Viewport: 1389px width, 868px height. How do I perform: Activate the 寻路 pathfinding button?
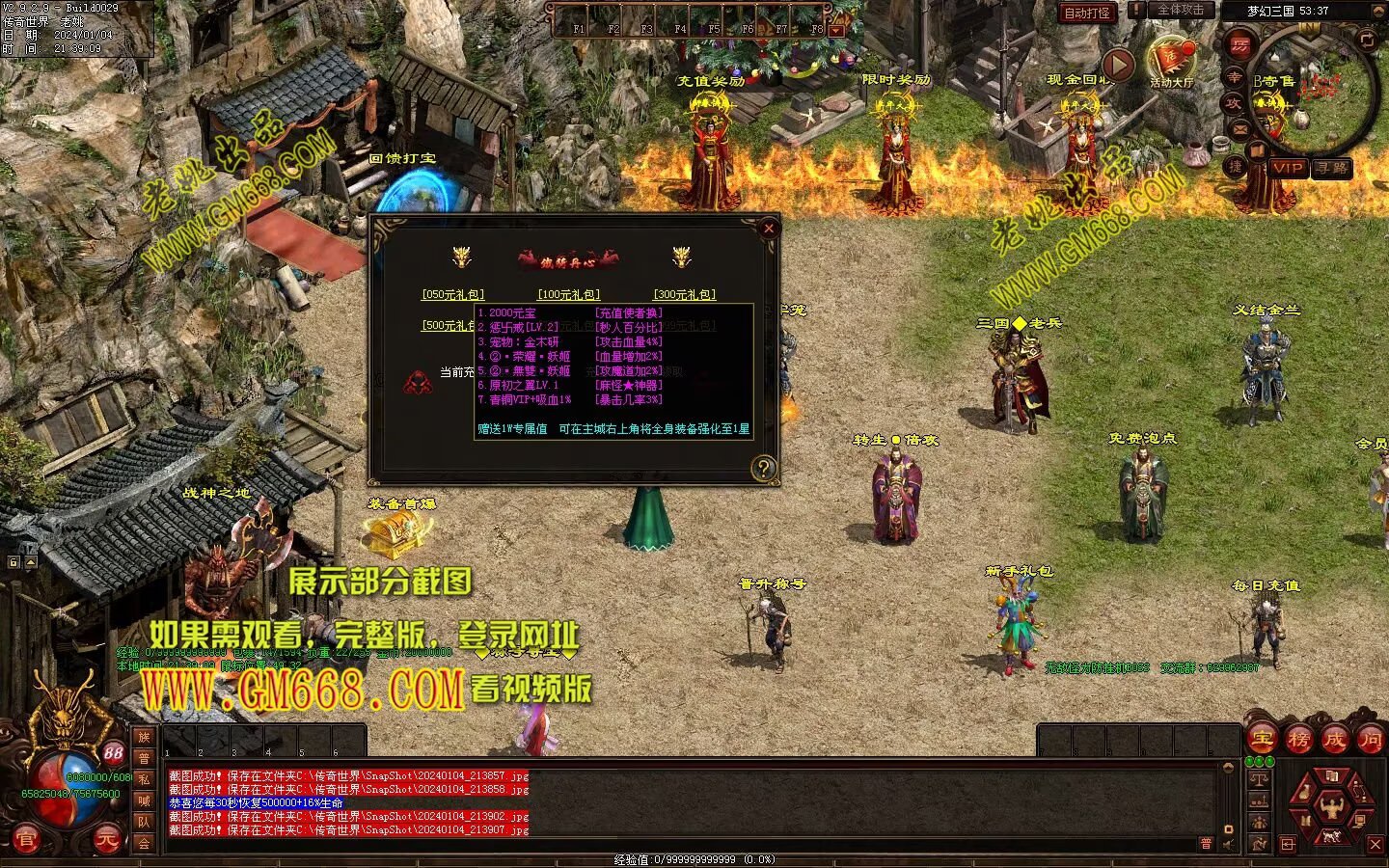[x=1332, y=168]
